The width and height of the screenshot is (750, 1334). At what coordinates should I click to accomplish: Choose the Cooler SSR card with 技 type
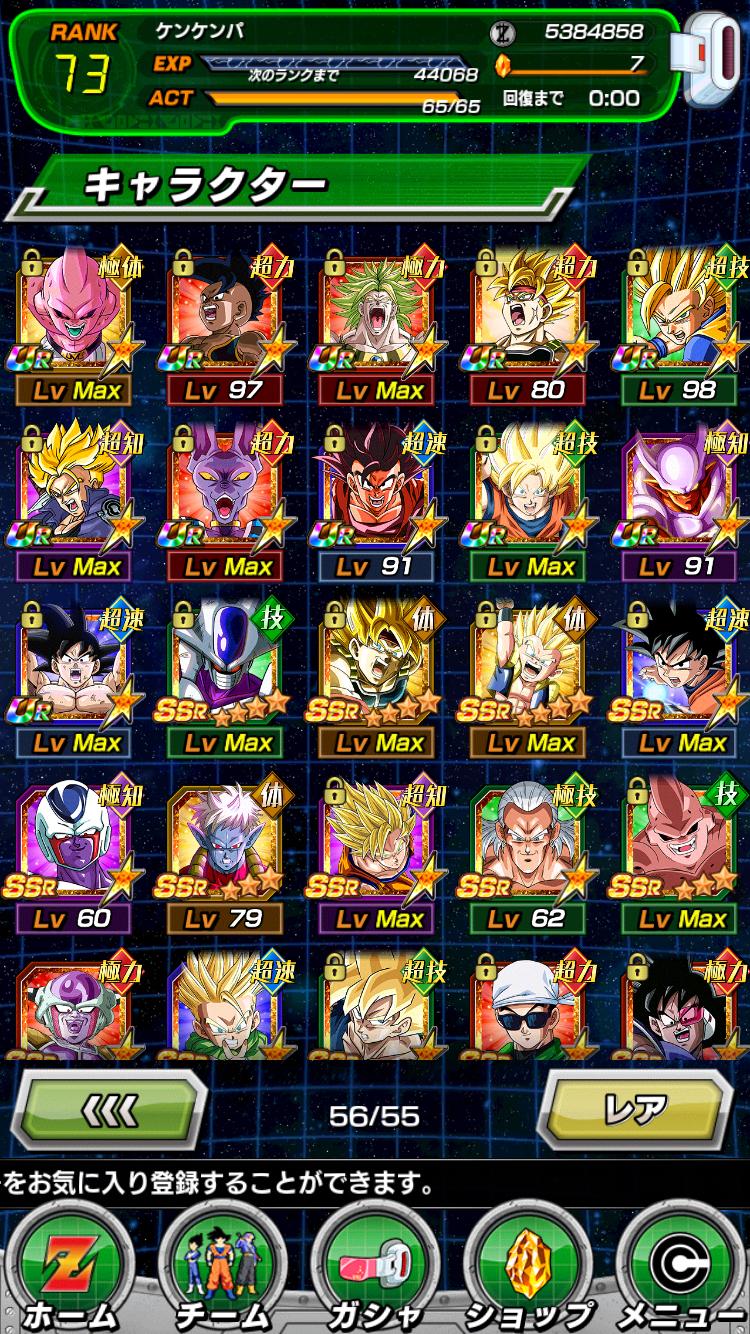[226, 664]
